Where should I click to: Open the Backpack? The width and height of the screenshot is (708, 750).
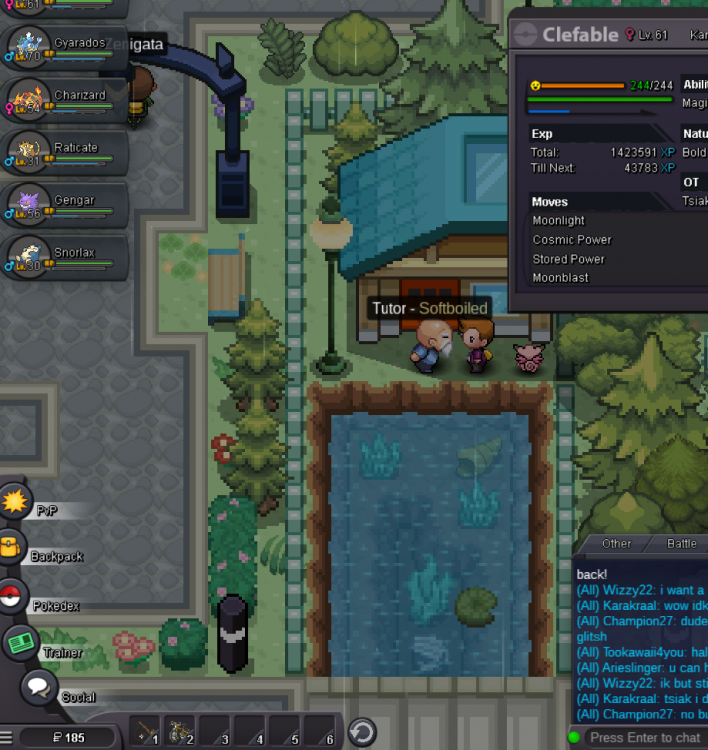(x=14, y=548)
